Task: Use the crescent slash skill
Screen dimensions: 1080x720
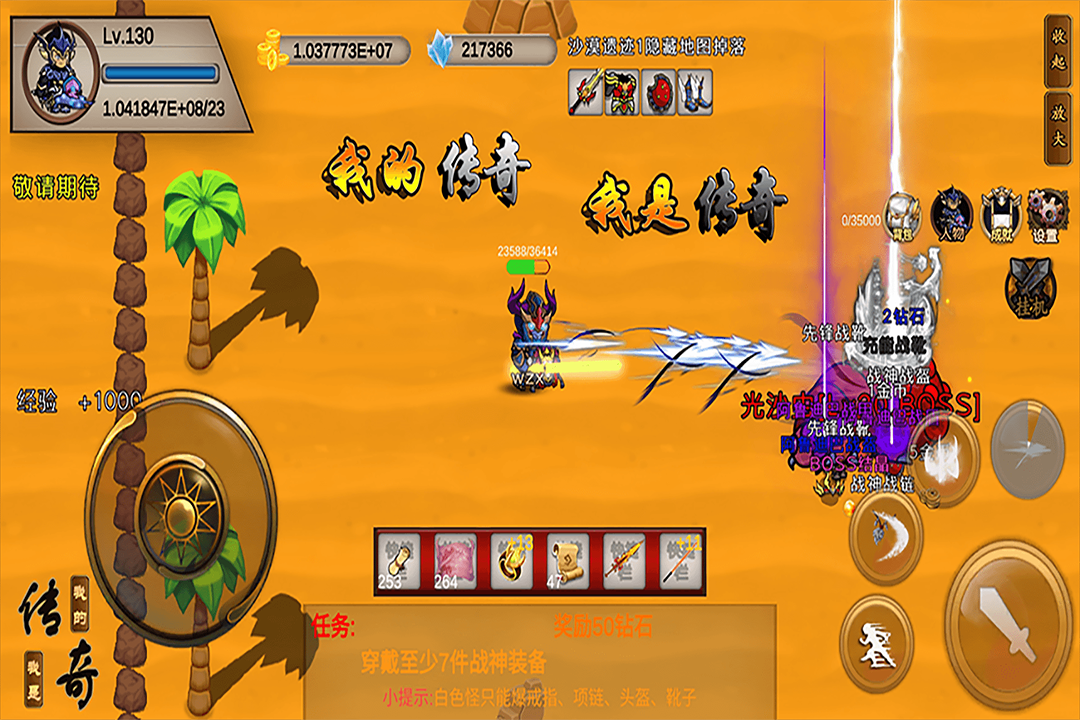Action: (885, 530)
